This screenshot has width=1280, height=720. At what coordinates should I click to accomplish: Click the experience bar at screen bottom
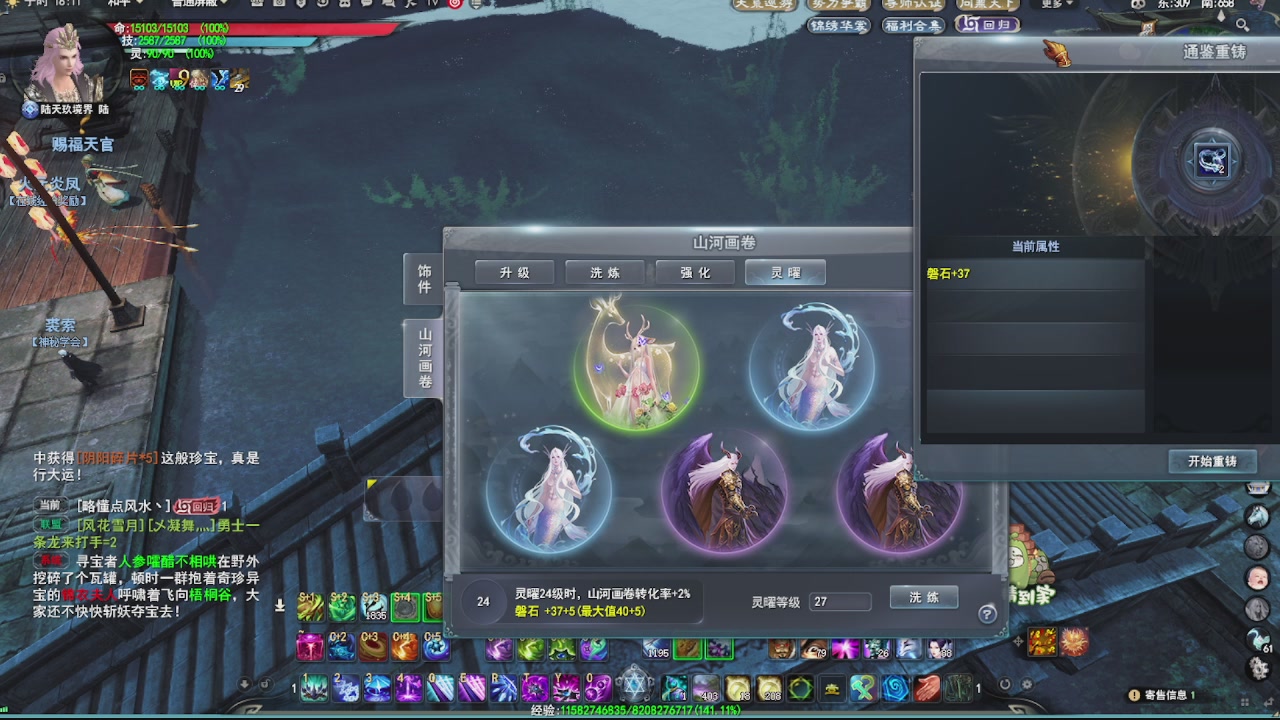[x=640, y=713]
